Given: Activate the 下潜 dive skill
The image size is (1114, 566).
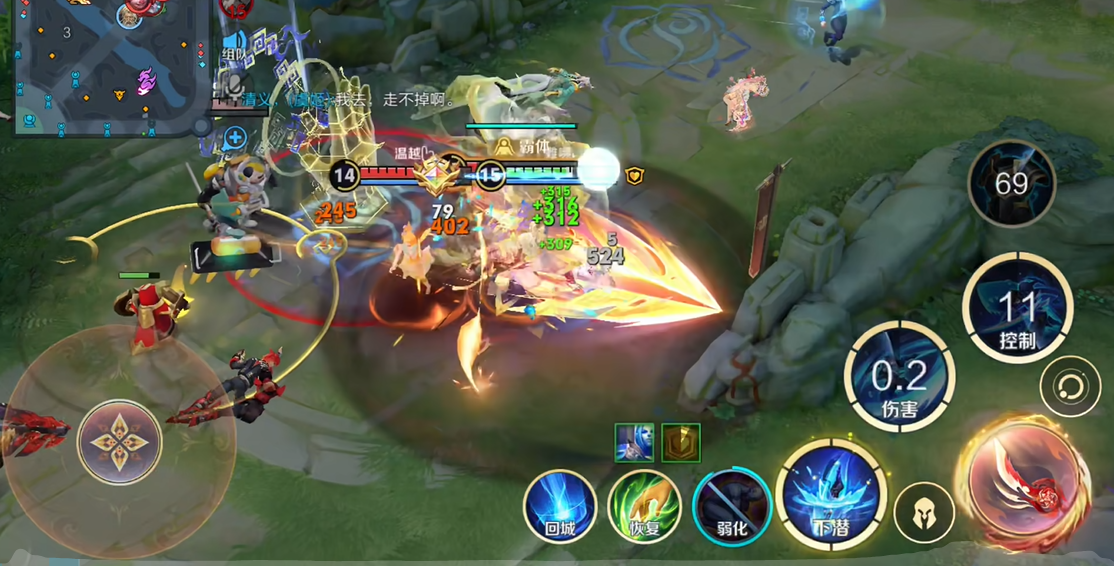Looking at the screenshot, I should tap(830, 496).
